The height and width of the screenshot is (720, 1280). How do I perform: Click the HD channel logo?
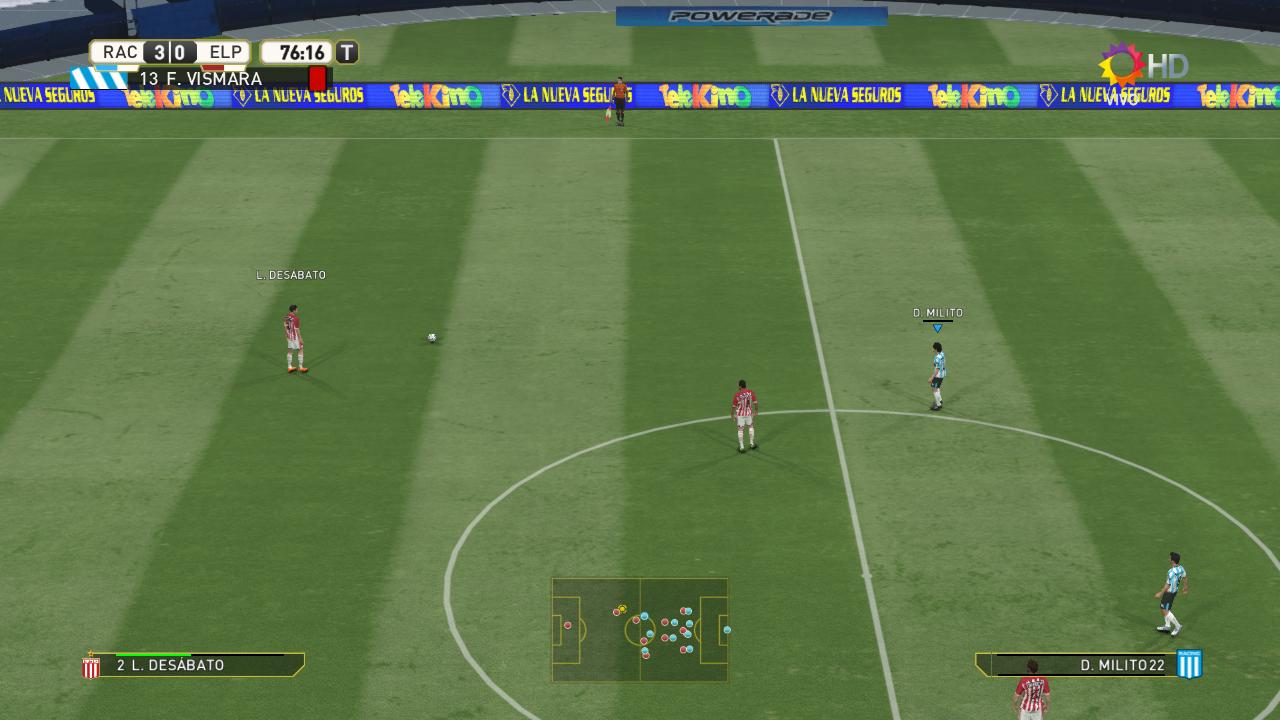click(x=1145, y=67)
